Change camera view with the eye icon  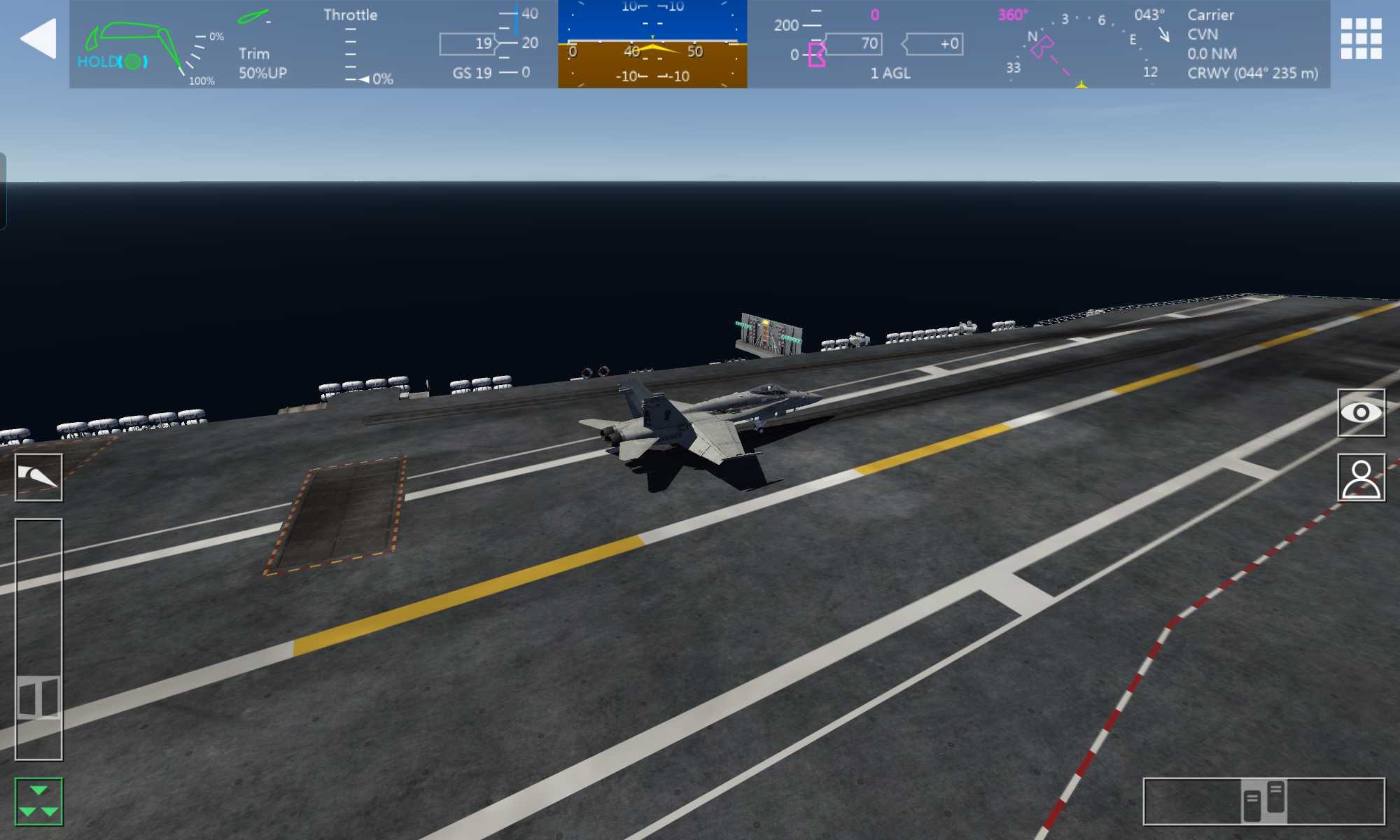click(x=1361, y=413)
